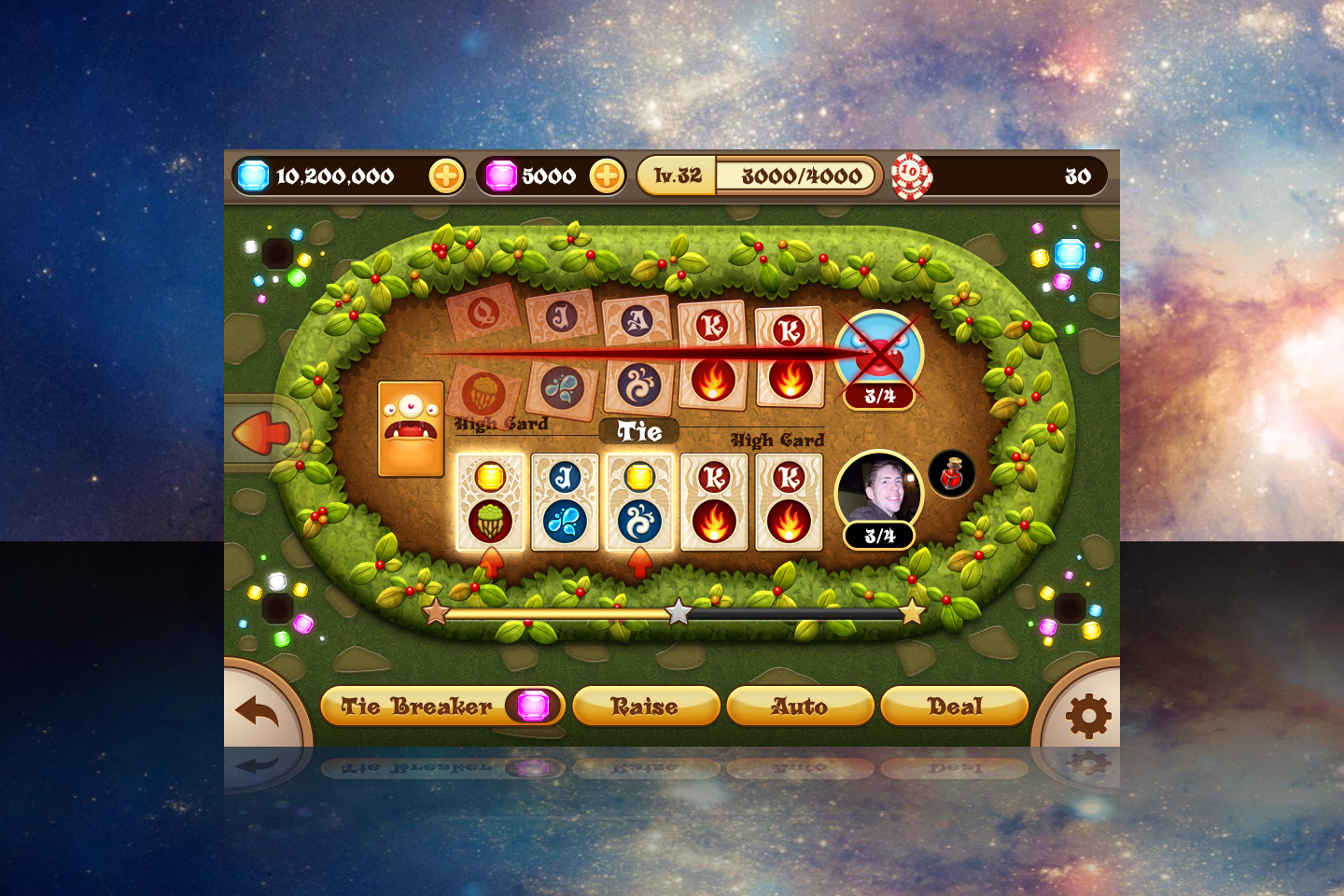Open the player's profile photo
Image resolution: width=1344 pixels, height=896 pixels.
[x=878, y=489]
